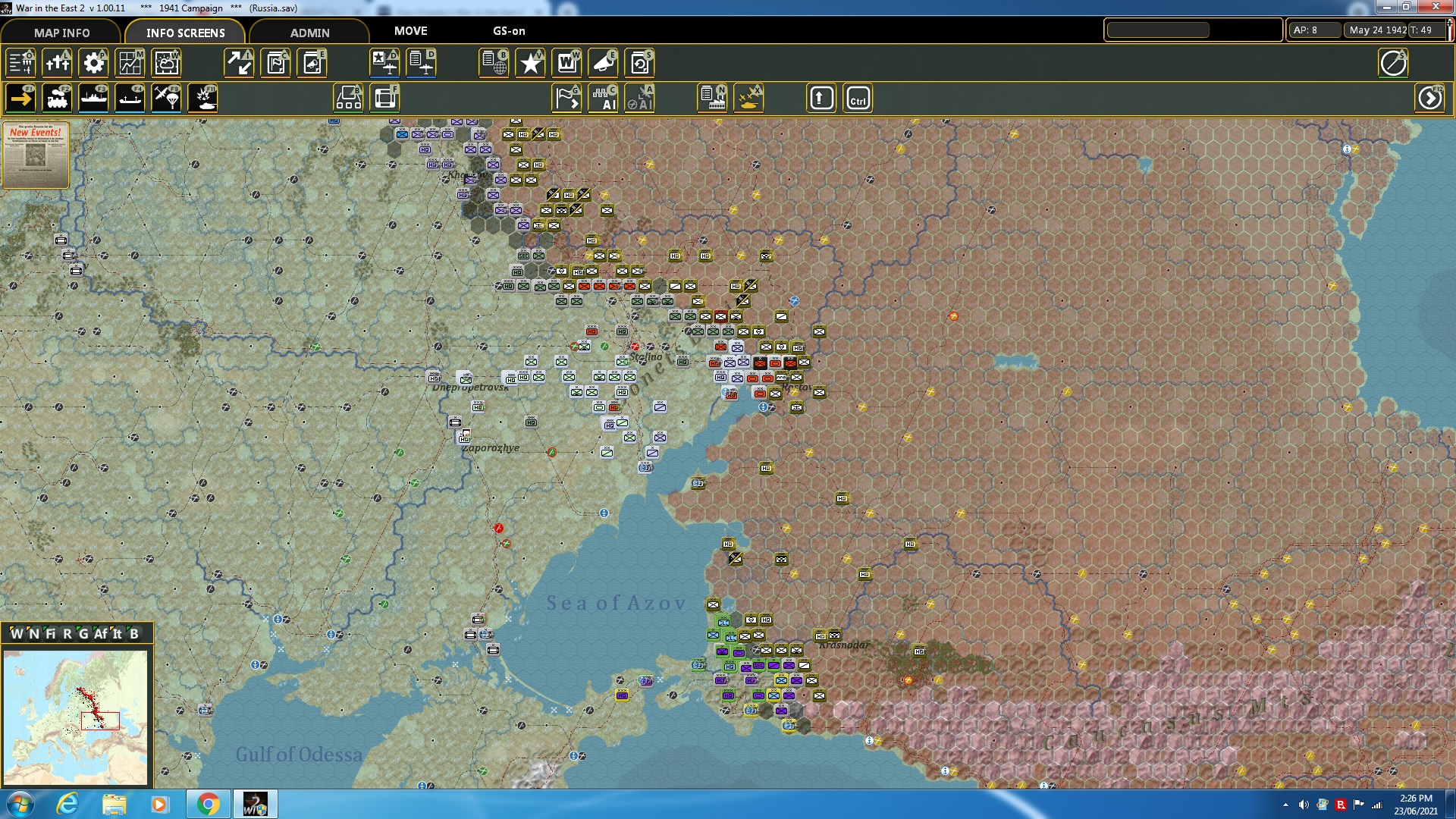Screen dimensions: 1456x819
Task: Open the game preferences gear
Action: tap(94, 63)
